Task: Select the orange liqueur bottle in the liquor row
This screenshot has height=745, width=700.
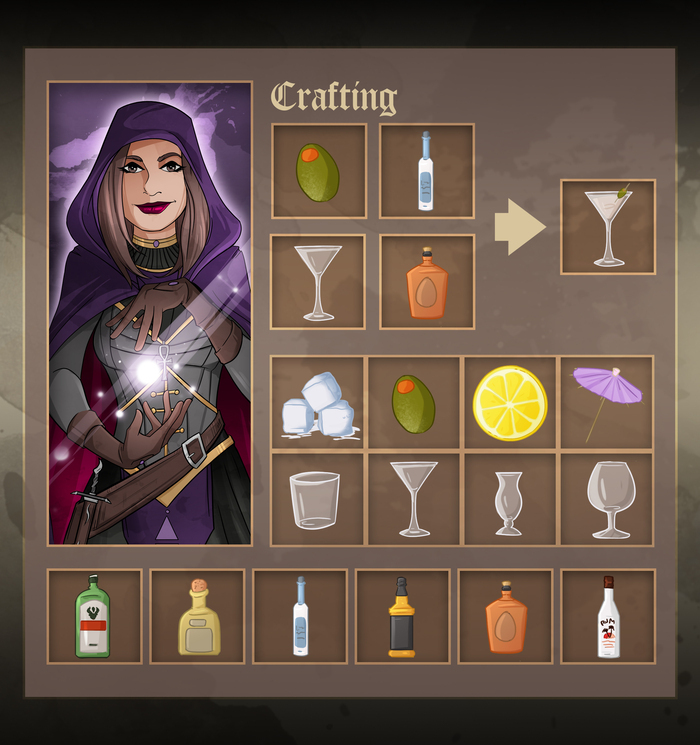Action: tap(506, 616)
